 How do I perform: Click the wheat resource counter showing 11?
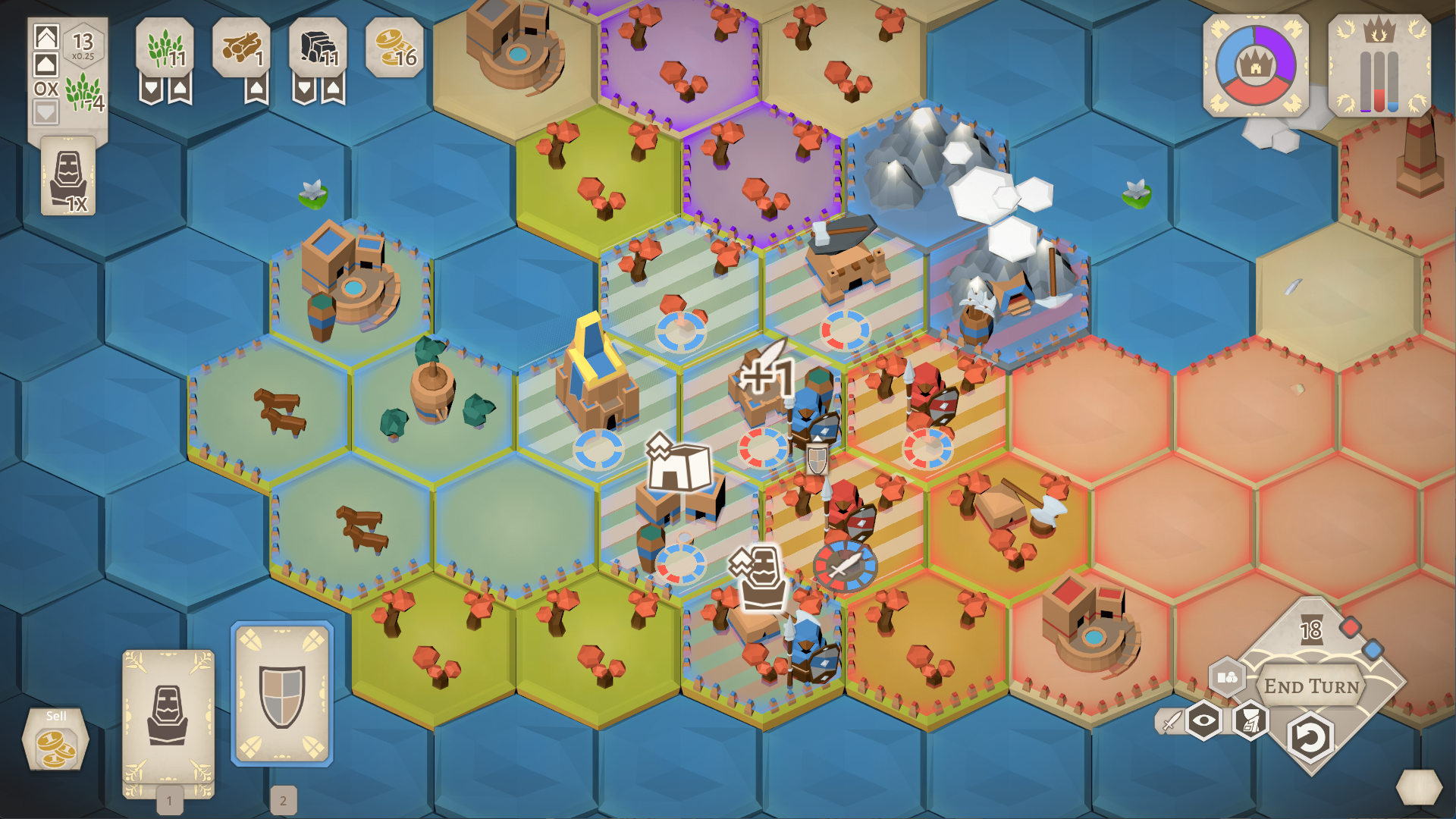(165, 46)
